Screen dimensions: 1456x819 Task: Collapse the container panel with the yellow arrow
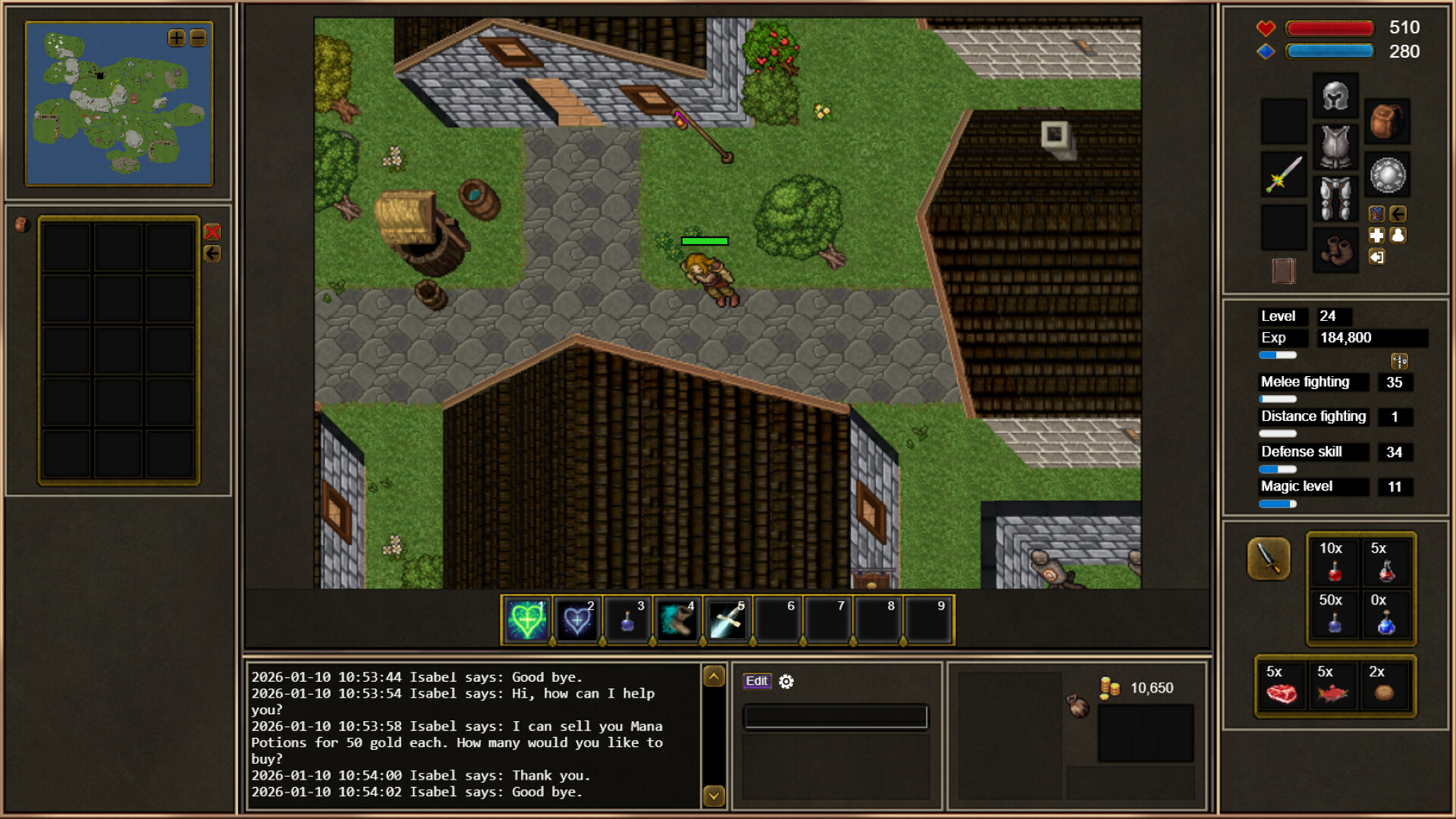[x=212, y=253]
